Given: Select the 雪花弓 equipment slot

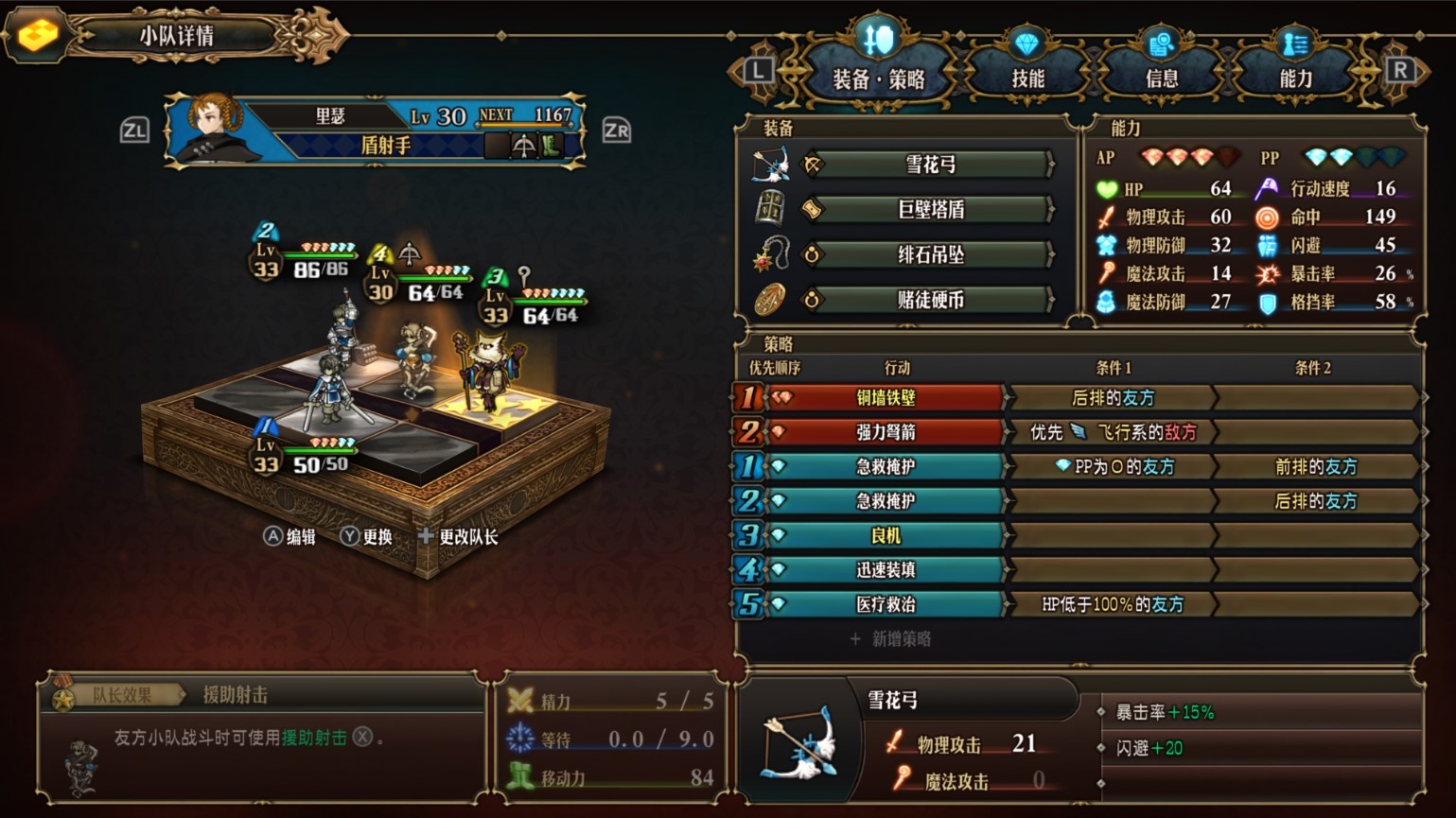Looking at the screenshot, I should pos(930,165).
